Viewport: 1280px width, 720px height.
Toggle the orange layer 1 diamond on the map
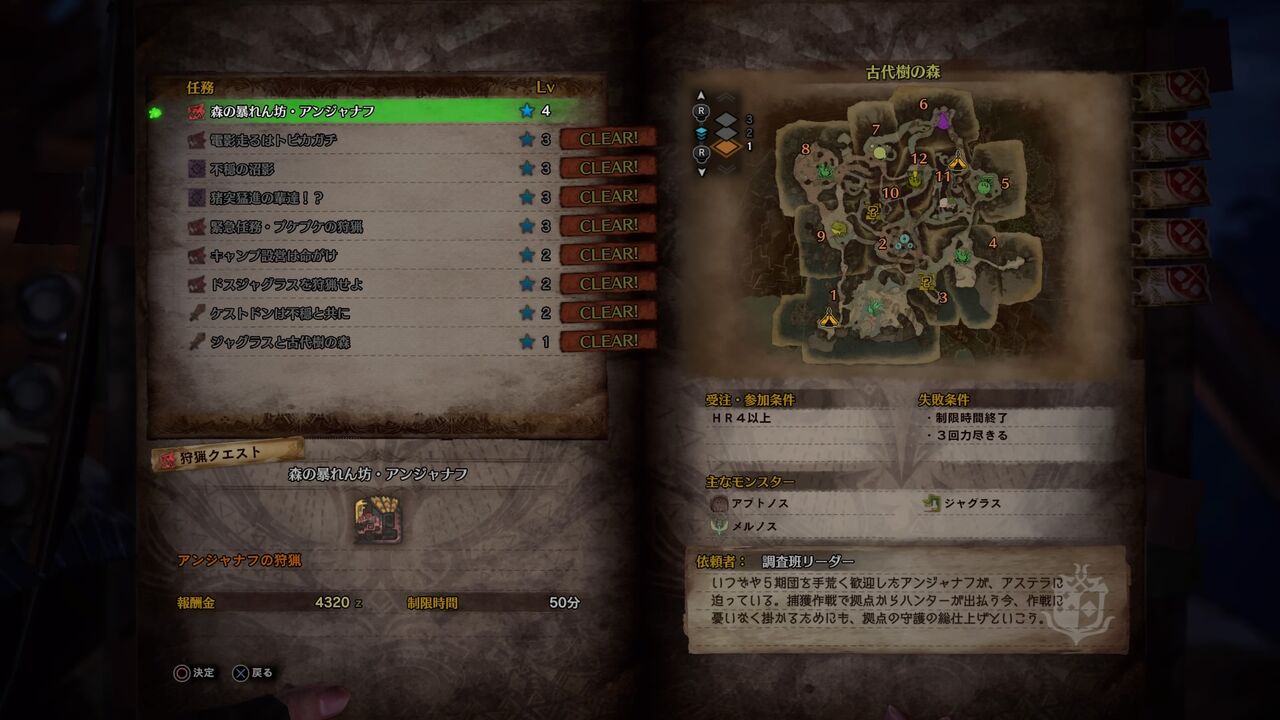[725, 146]
